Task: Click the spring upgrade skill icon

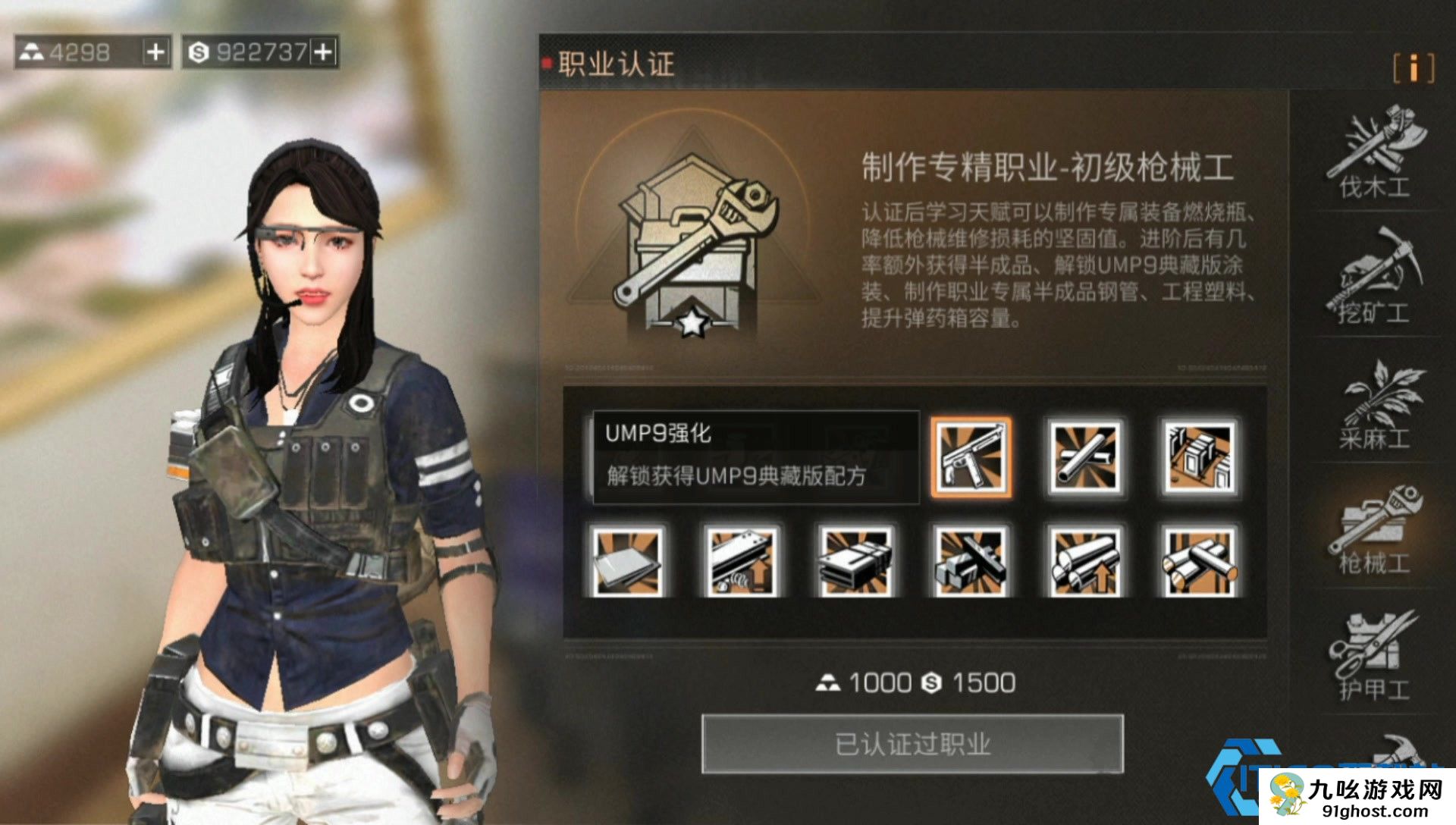Action: tap(739, 559)
